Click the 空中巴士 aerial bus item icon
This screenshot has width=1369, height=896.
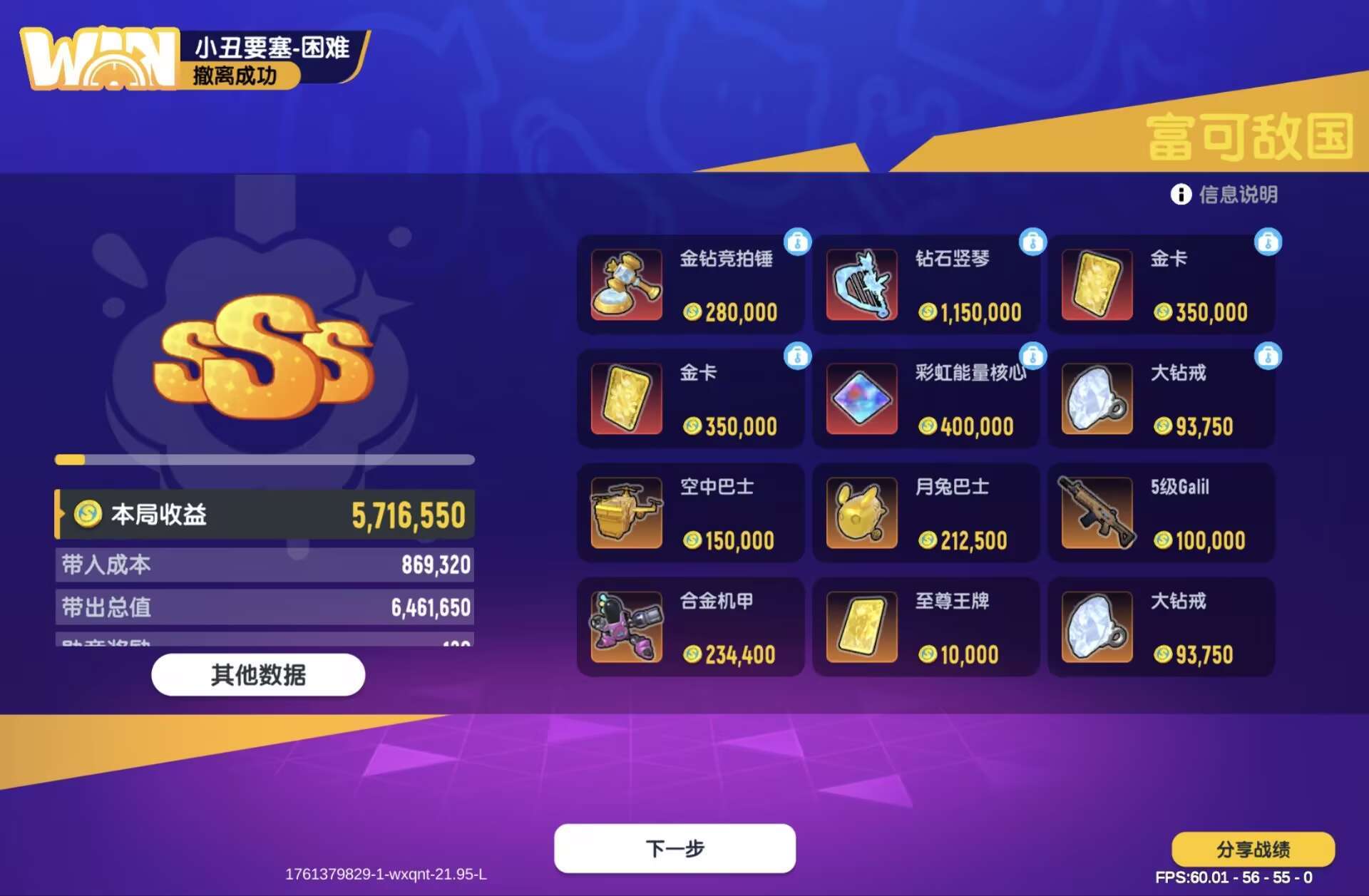pos(625,513)
